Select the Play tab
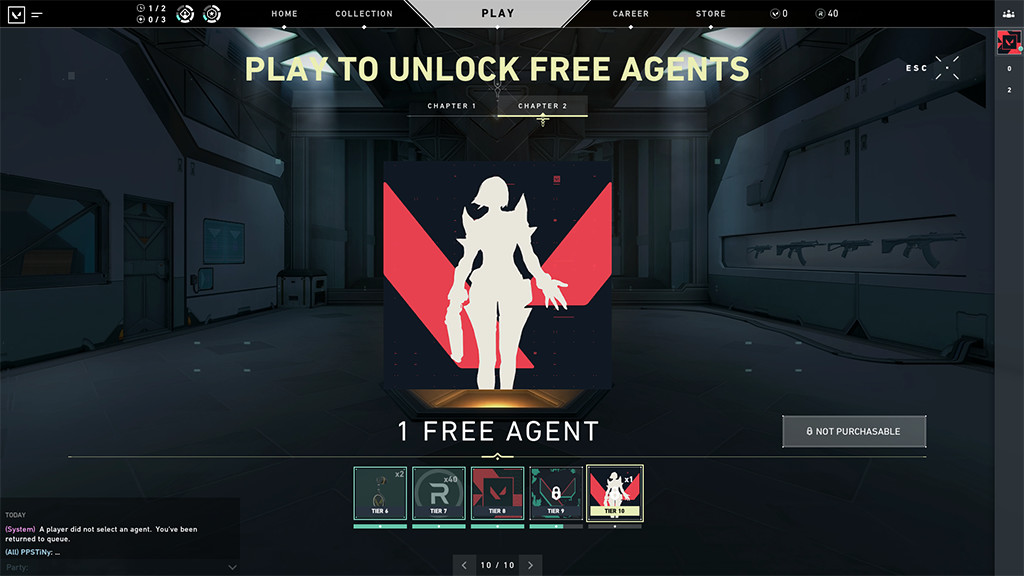 click(497, 13)
